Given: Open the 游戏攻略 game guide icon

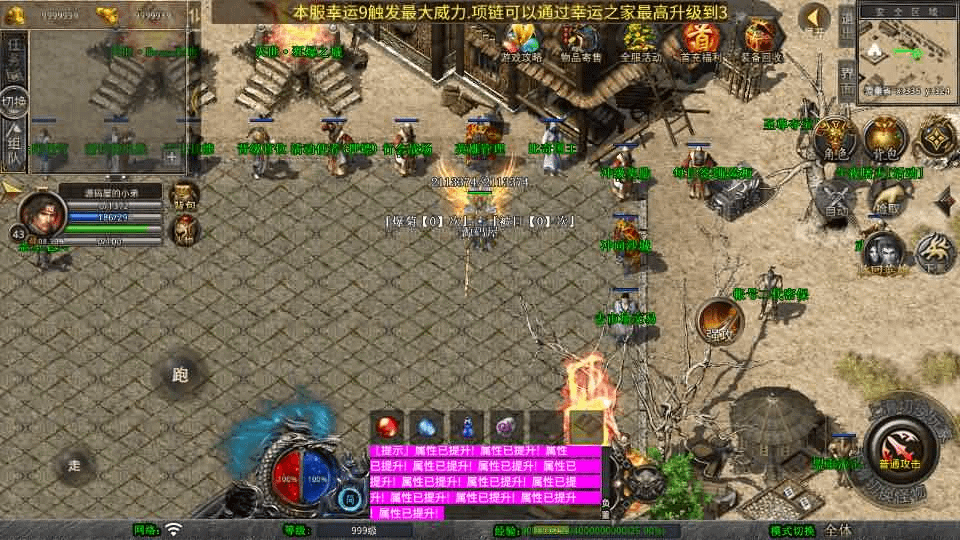Looking at the screenshot, I should click(521, 42).
